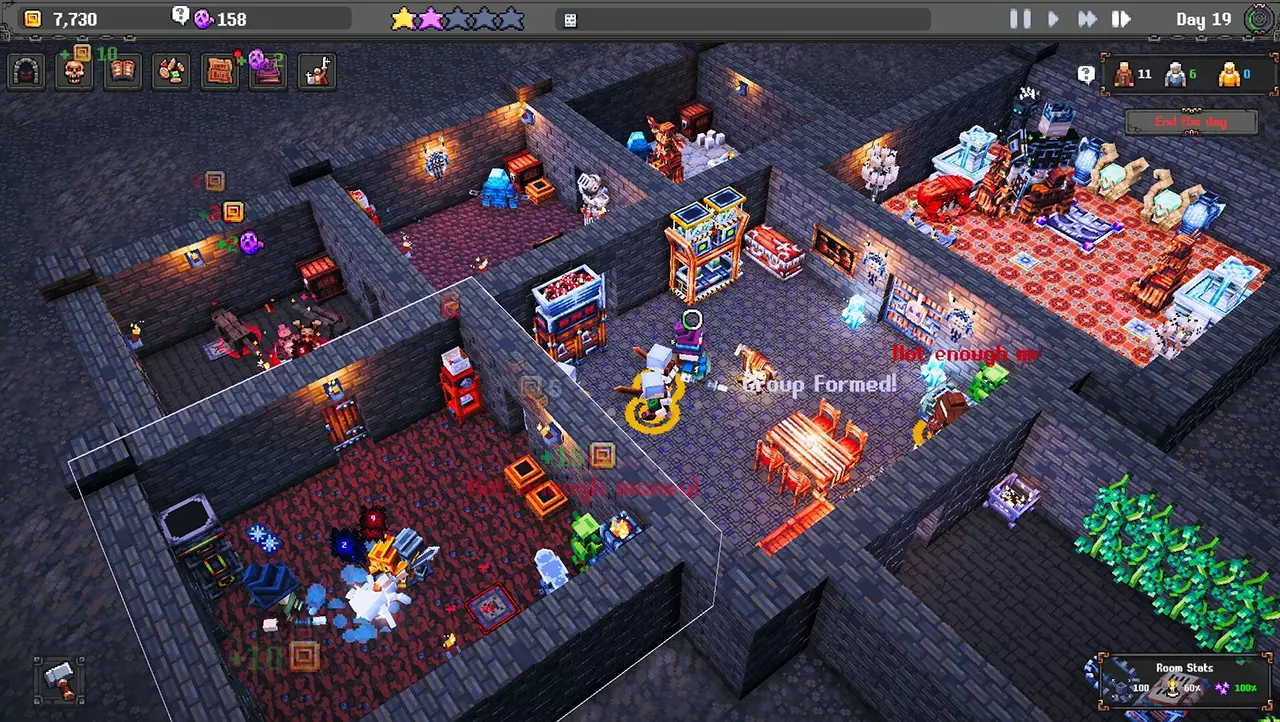Viewport: 1280px width, 722px height.
Task: View the shop sale scroll menu
Action: coord(219,70)
